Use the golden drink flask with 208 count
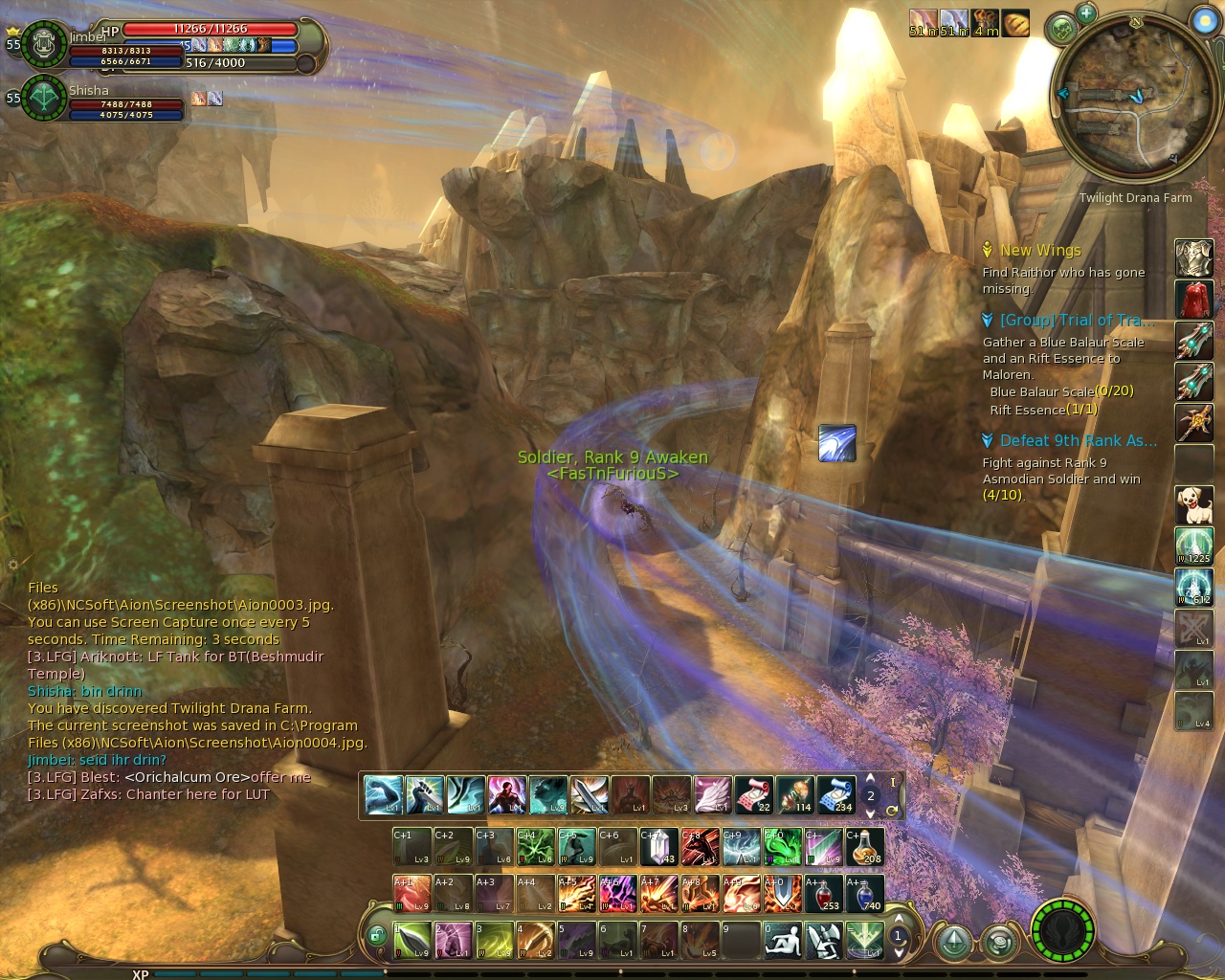Viewport: 1225px width, 980px height. click(865, 847)
